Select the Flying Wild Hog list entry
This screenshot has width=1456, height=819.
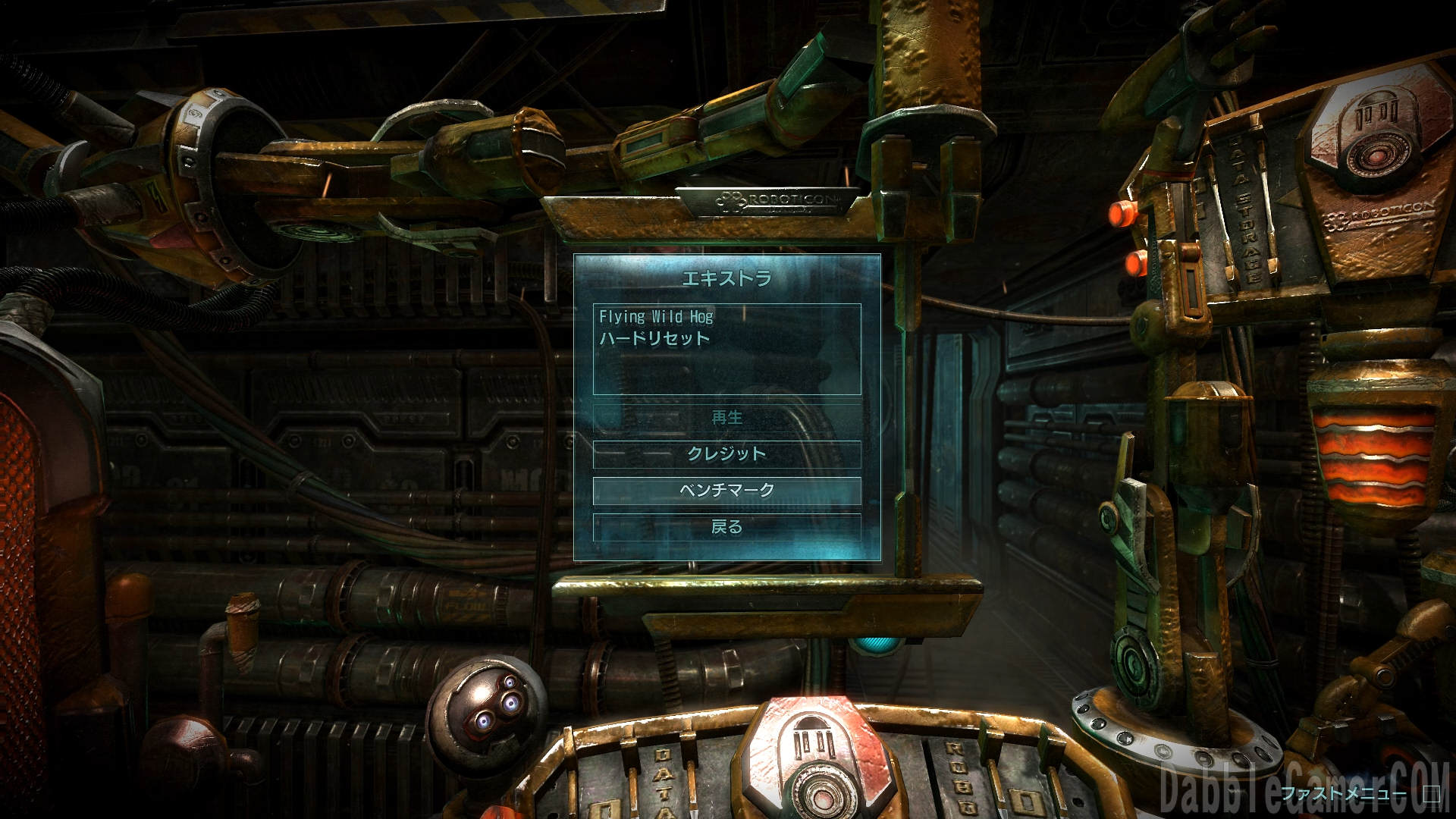click(x=657, y=316)
